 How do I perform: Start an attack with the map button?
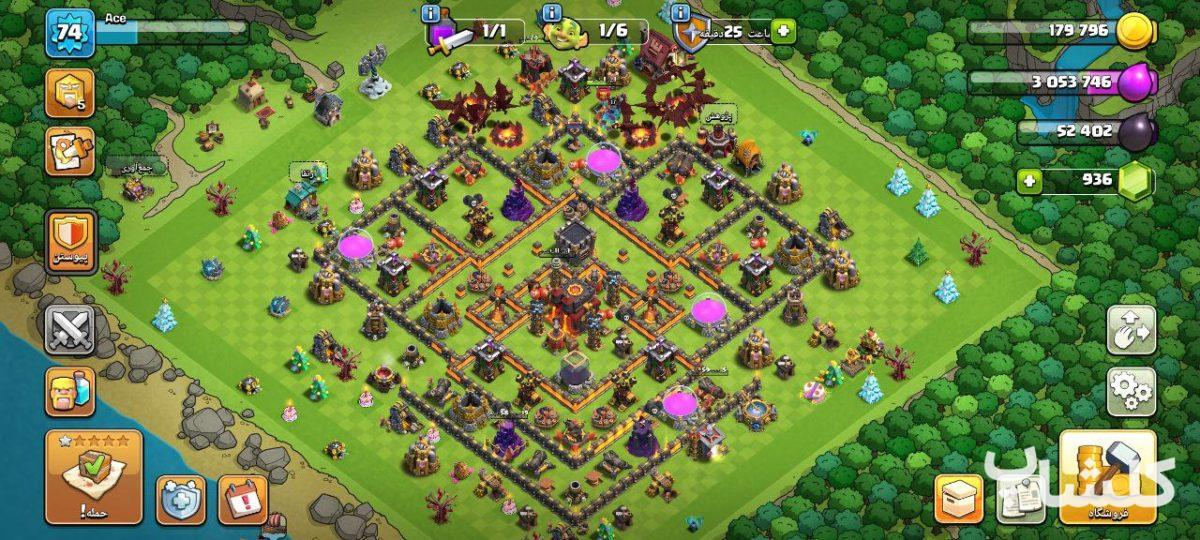tap(93, 477)
